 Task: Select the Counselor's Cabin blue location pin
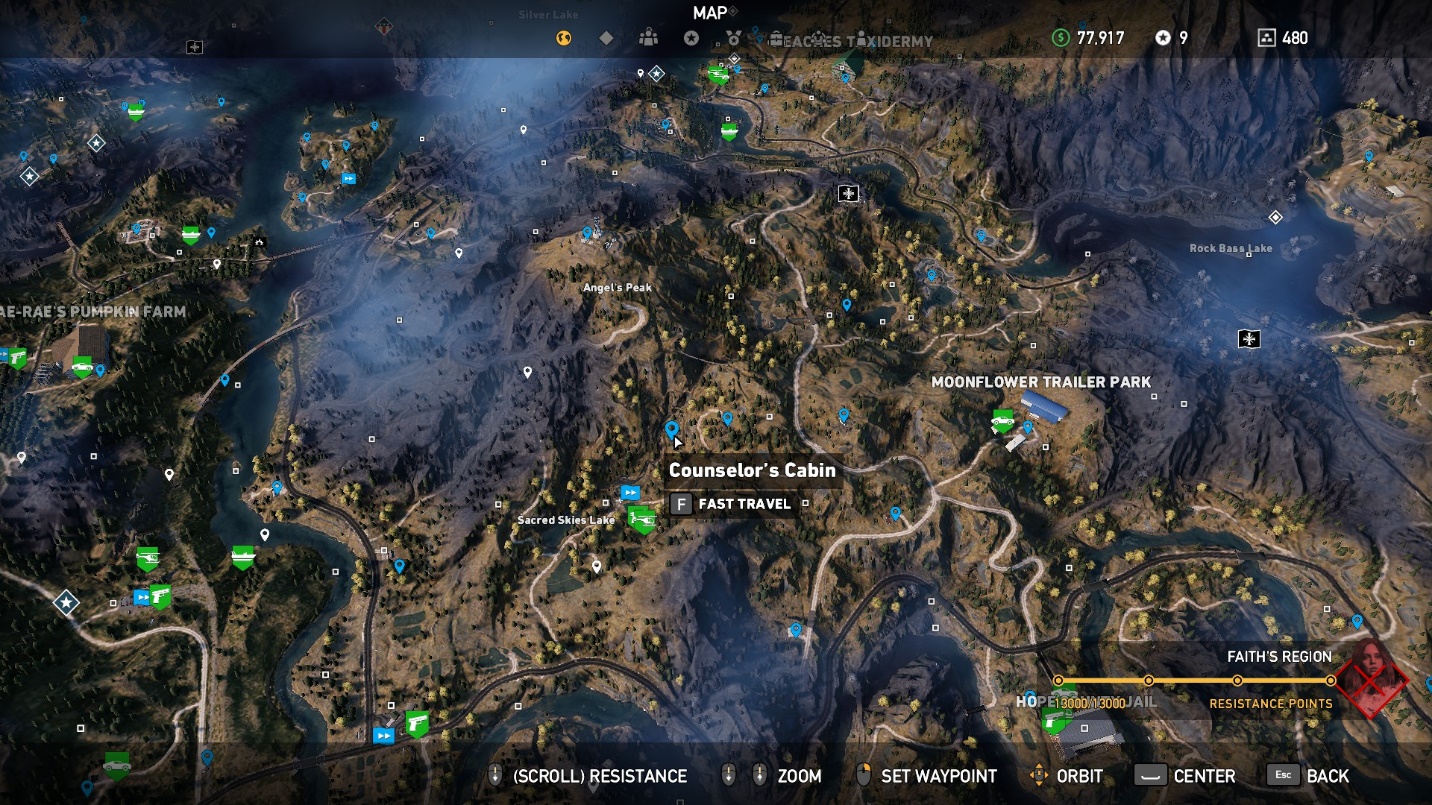tap(672, 429)
